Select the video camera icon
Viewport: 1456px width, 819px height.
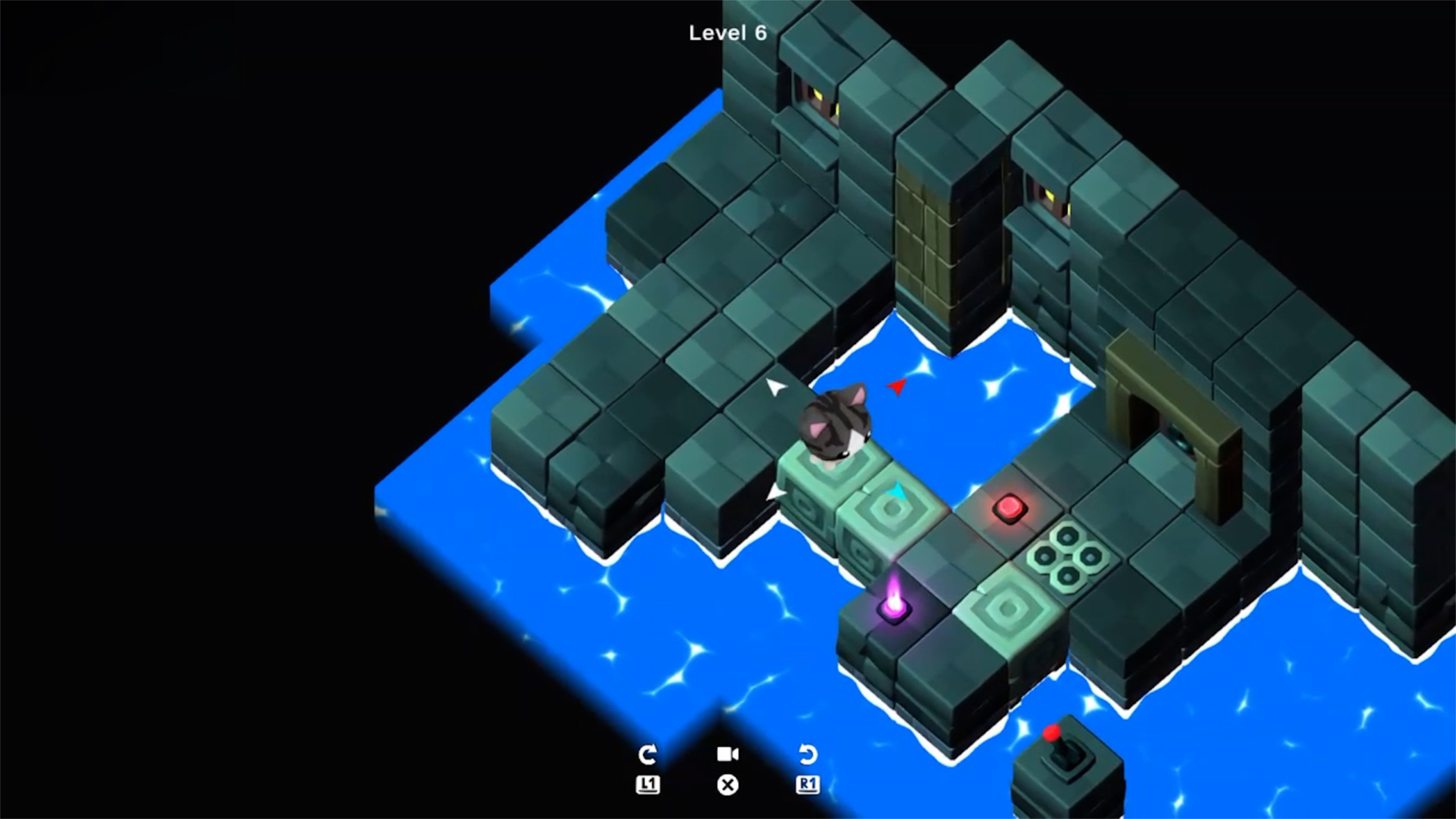[x=728, y=754]
